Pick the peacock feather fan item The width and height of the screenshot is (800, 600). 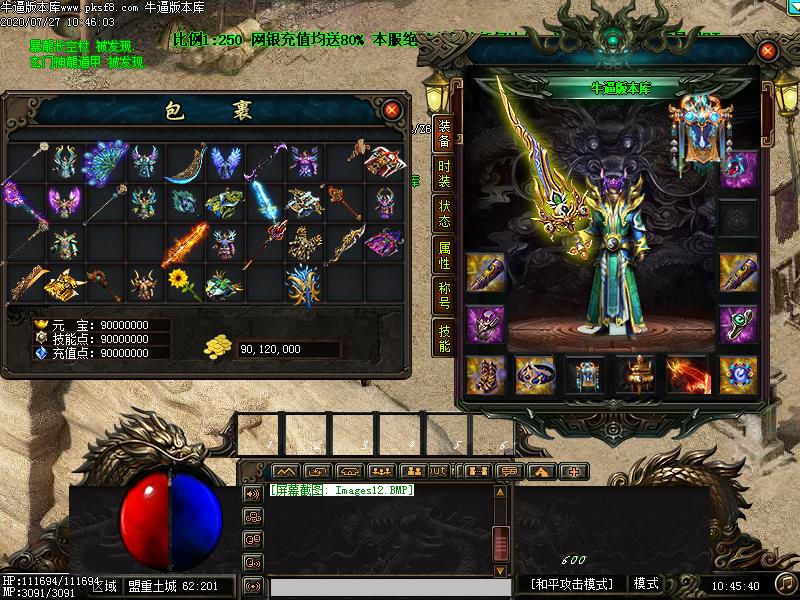point(103,161)
